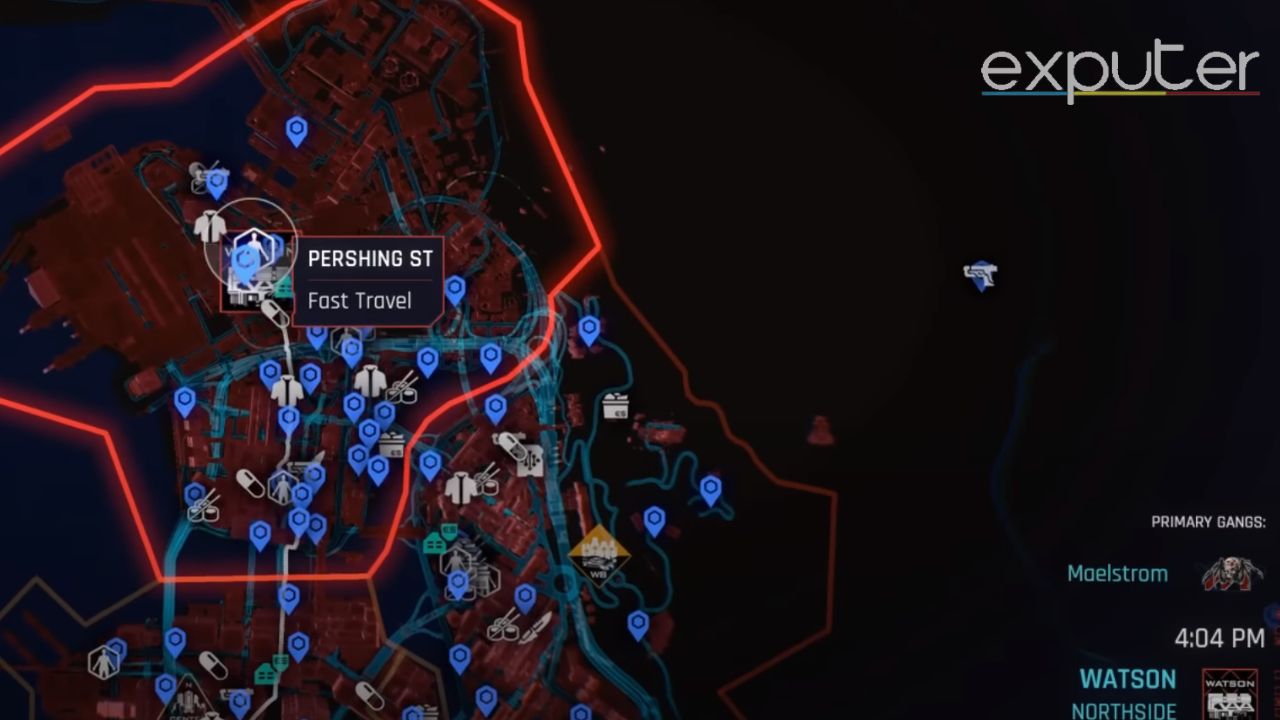Choose the clothing shop marker beside Pershing St
Image resolution: width=1280 pixels, height=720 pixels.
(210, 226)
